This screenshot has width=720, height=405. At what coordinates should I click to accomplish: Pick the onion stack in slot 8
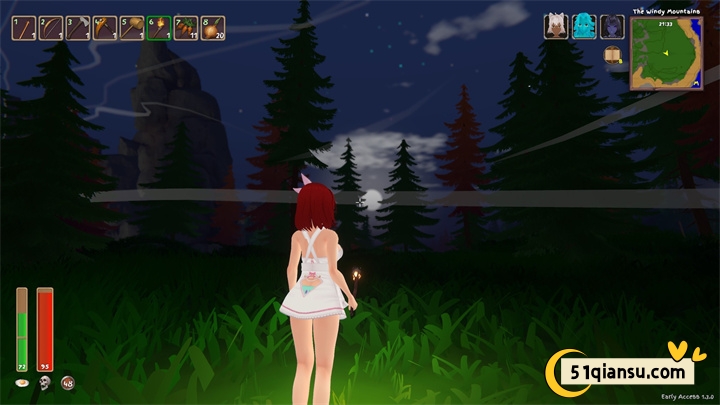[213, 28]
